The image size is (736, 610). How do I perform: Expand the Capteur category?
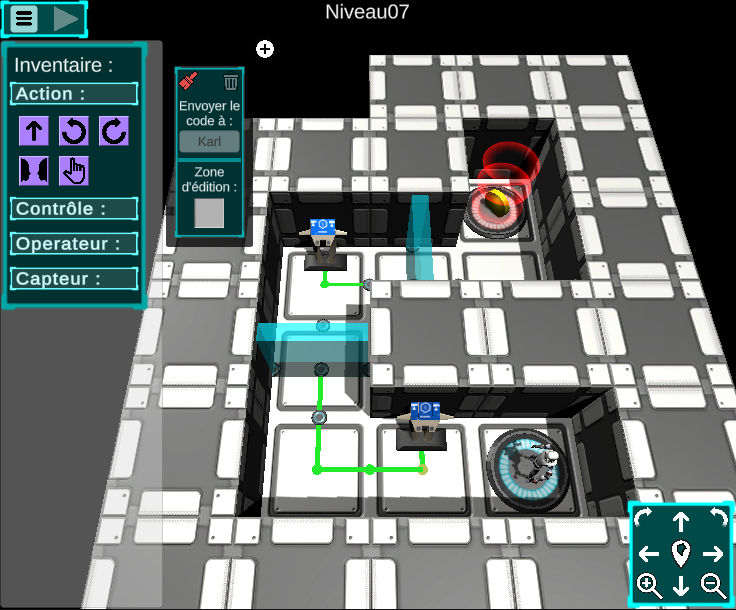(74, 279)
